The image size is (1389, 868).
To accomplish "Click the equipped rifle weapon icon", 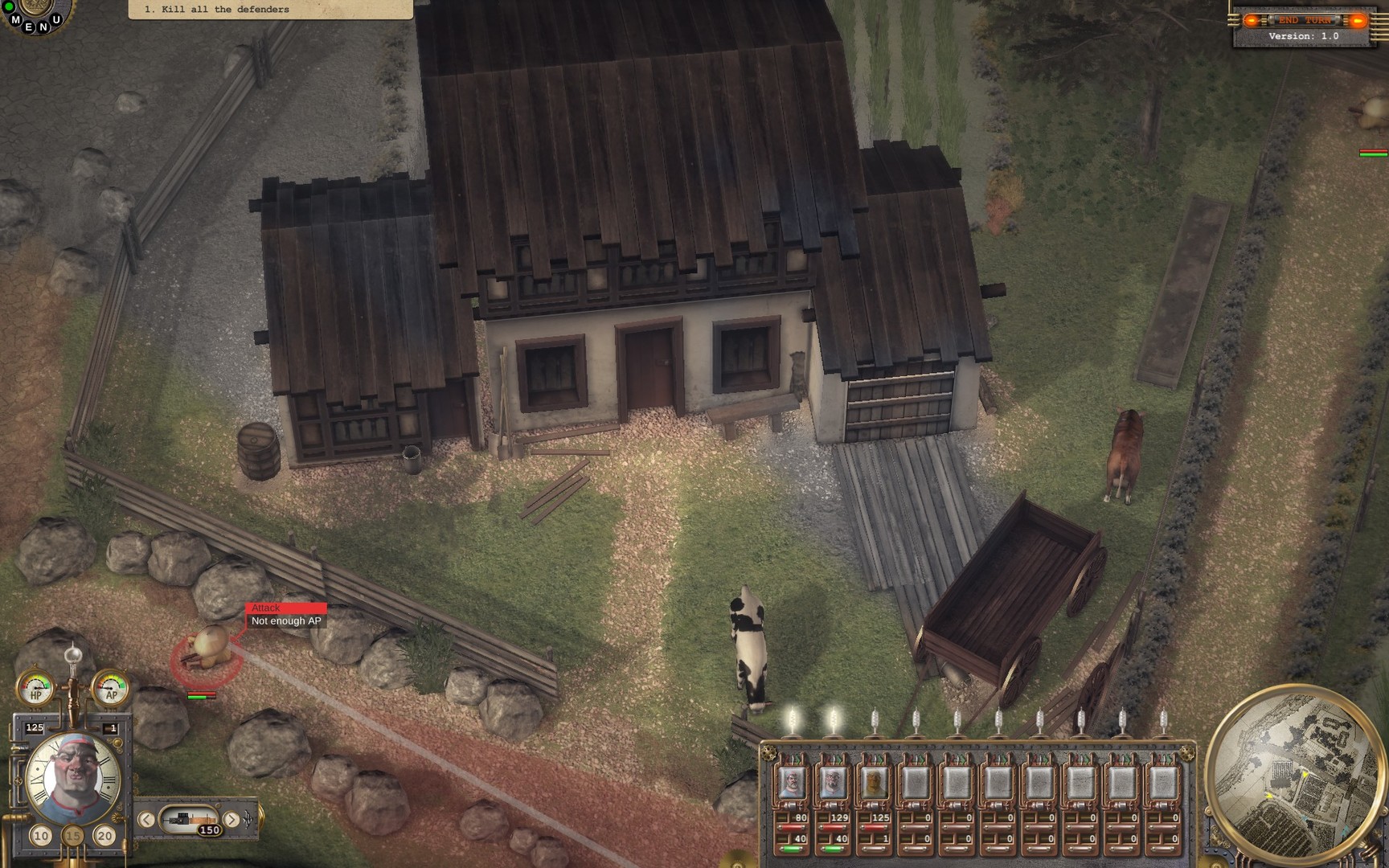I will [x=190, y=819].
